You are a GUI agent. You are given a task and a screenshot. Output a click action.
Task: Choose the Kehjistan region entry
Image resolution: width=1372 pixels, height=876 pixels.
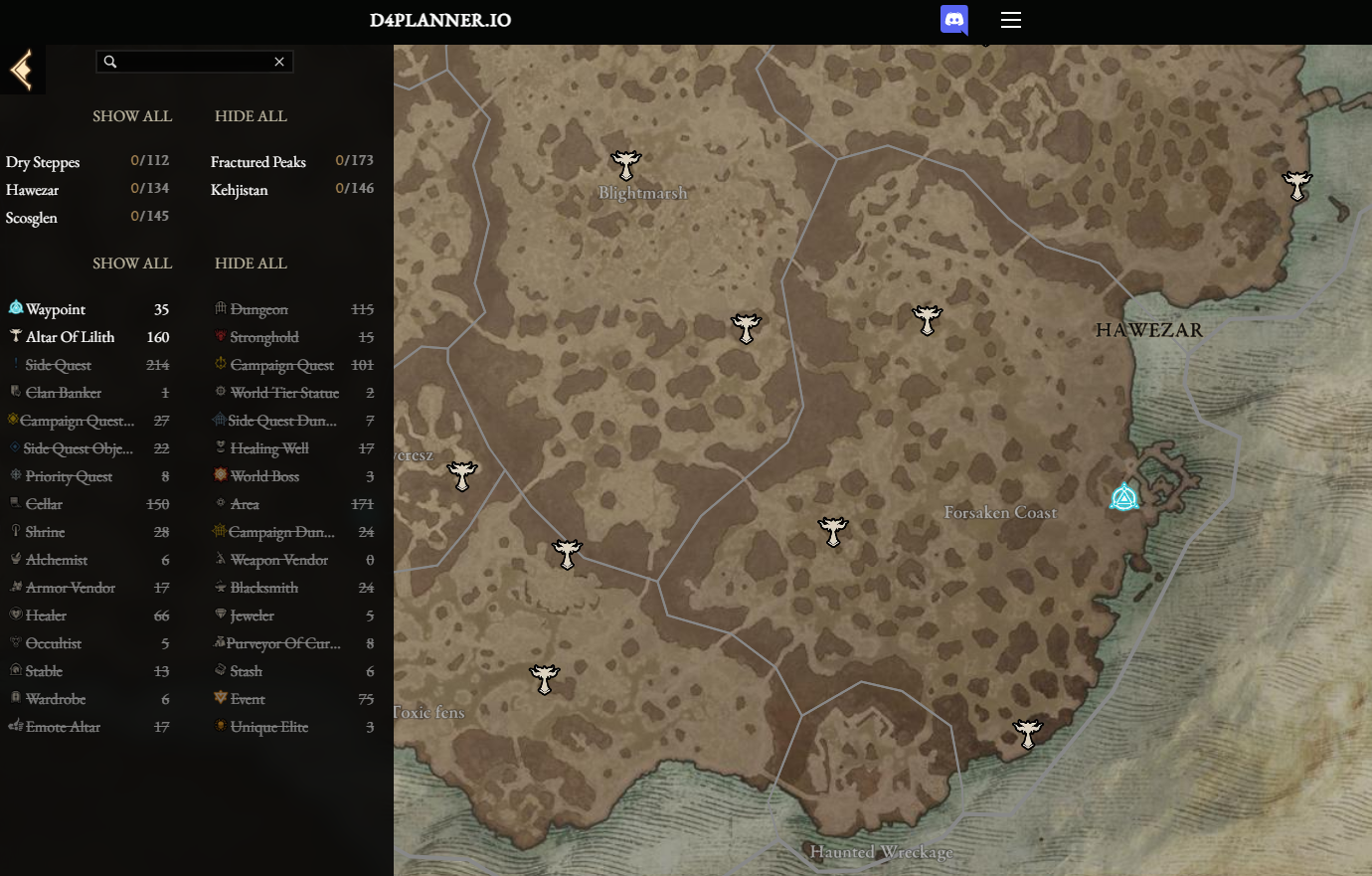pyautogui.click(x=240, y=190)
